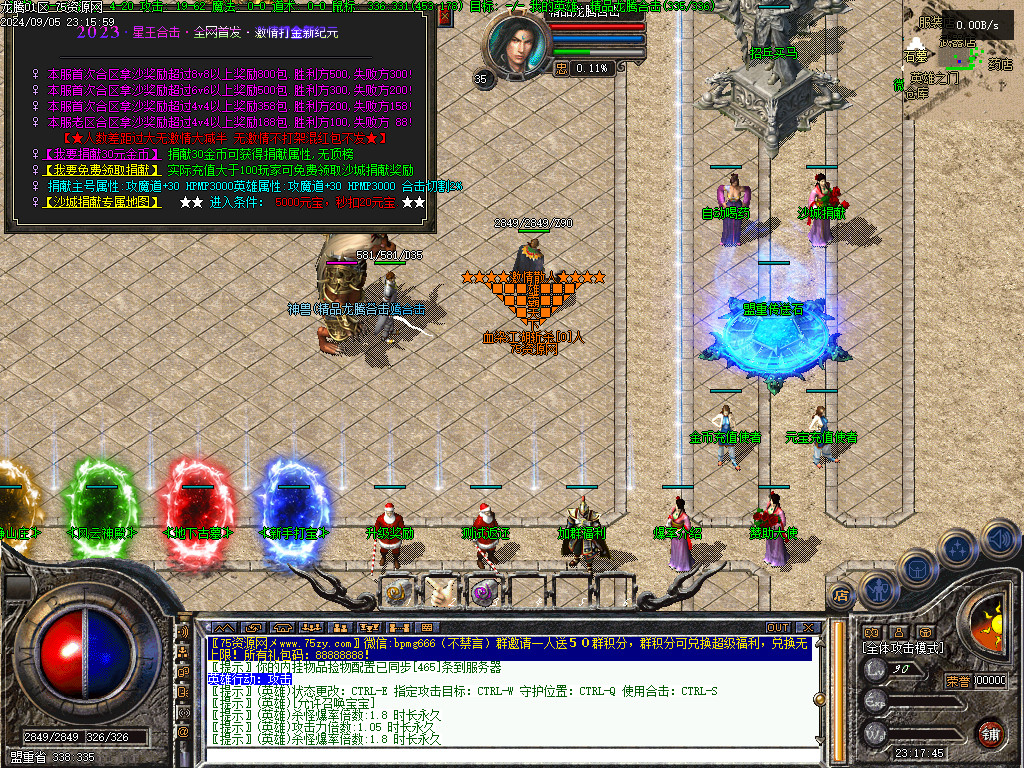
Task: Open the 铺 stall button
Action: 989,732
